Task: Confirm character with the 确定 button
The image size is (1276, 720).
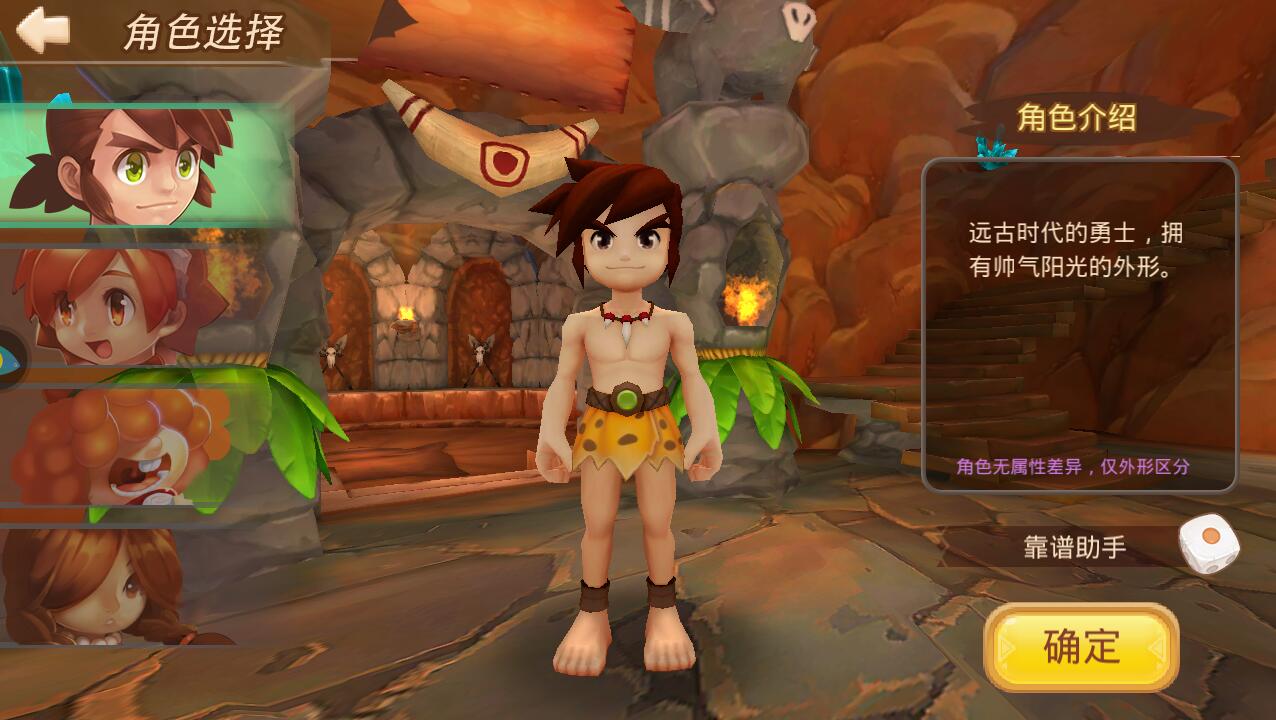Action: (1081, 647)
